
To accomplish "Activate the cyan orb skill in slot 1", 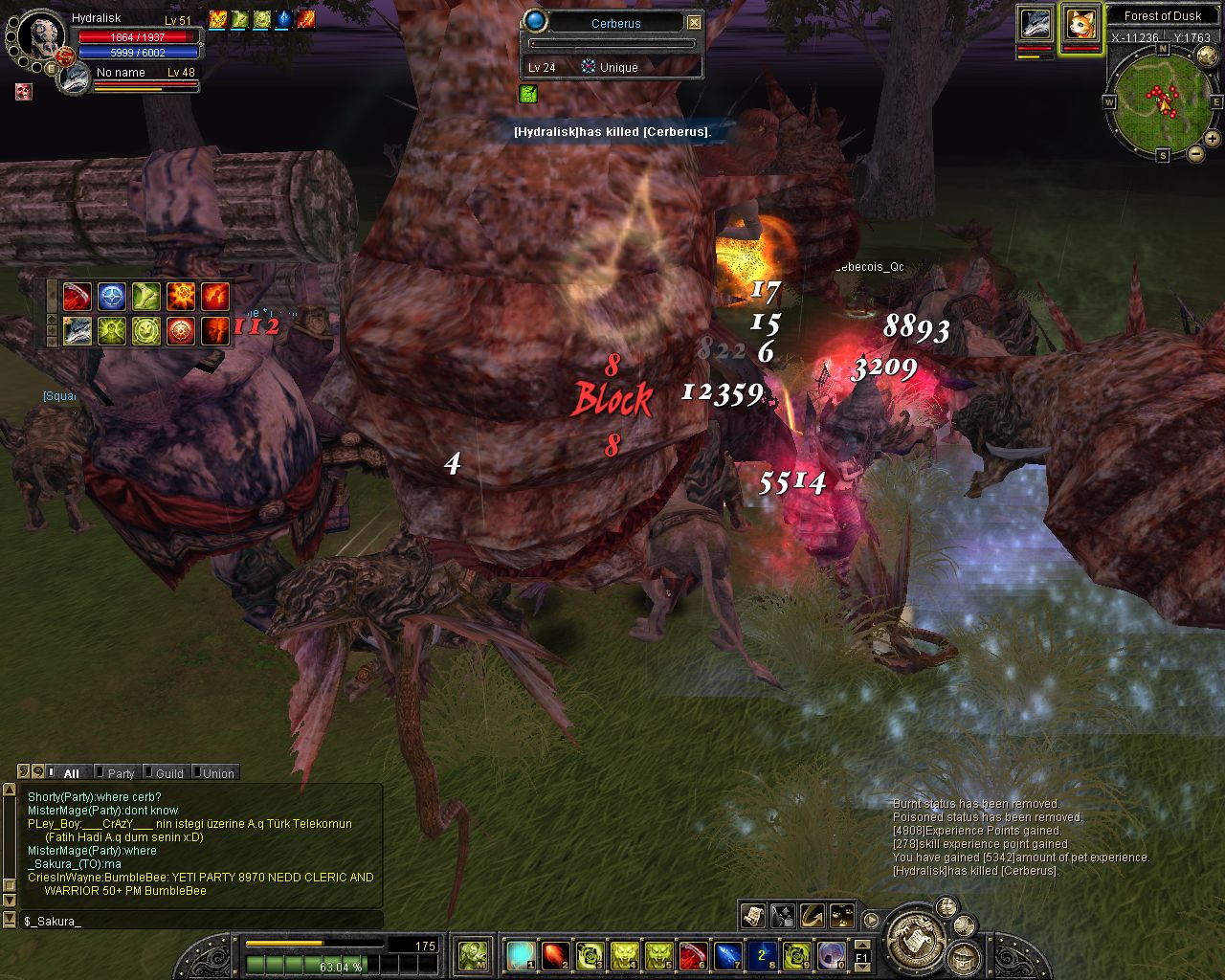I will [x=522, y=954].
